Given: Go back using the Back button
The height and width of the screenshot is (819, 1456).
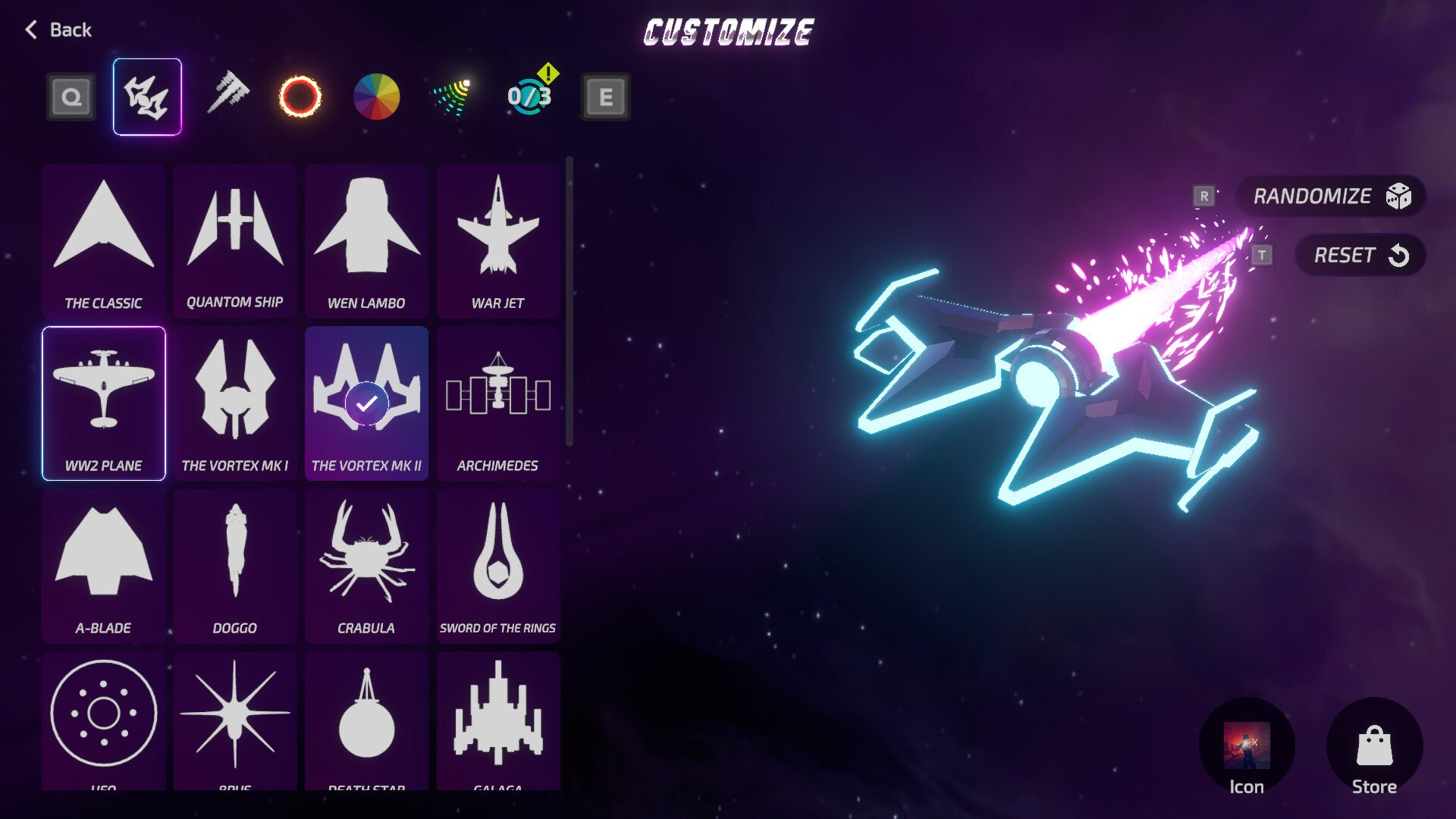Looking at the screenshot, I should click(58, 30).
